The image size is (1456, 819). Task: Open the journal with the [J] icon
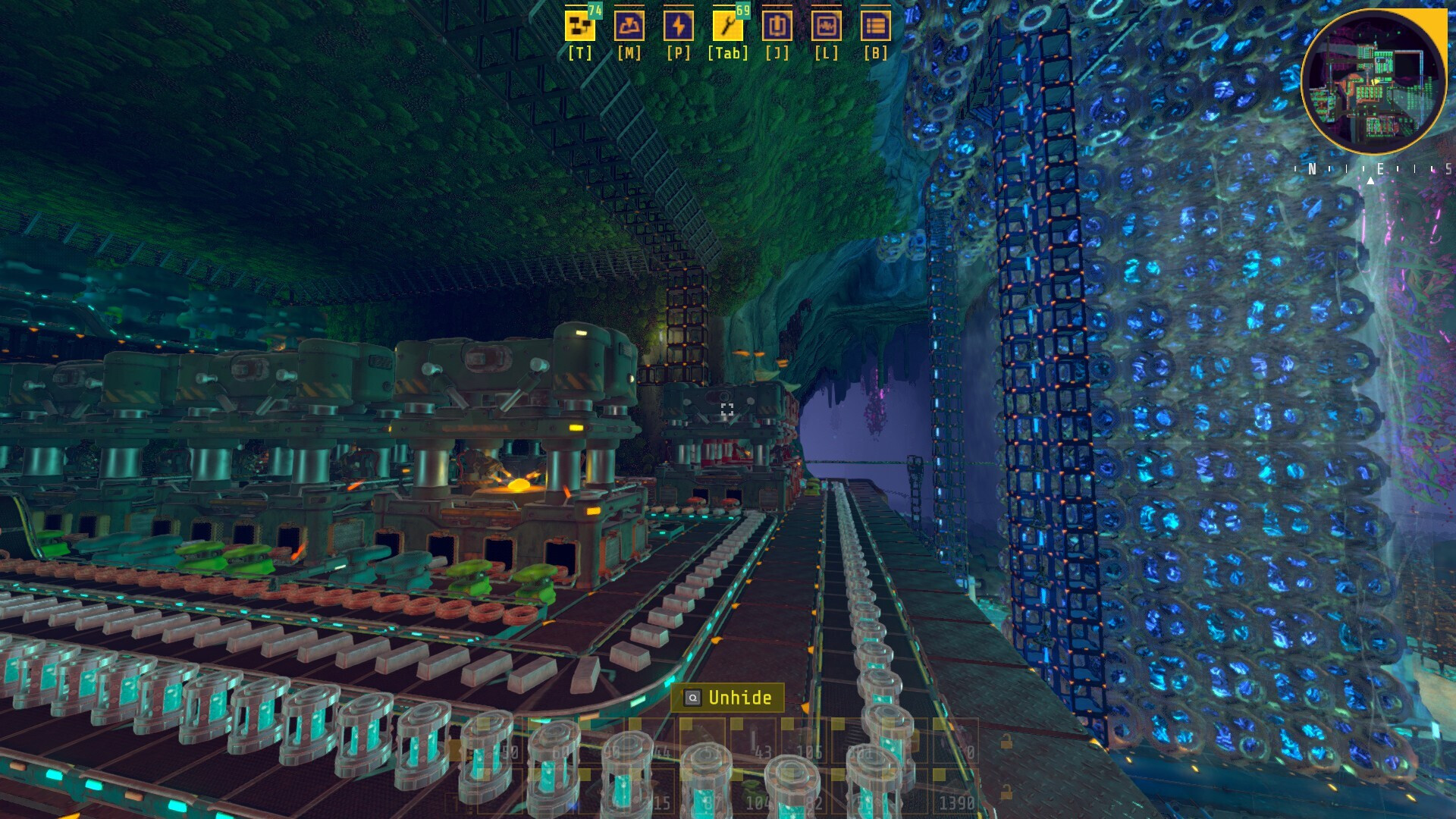coord(777,27)
